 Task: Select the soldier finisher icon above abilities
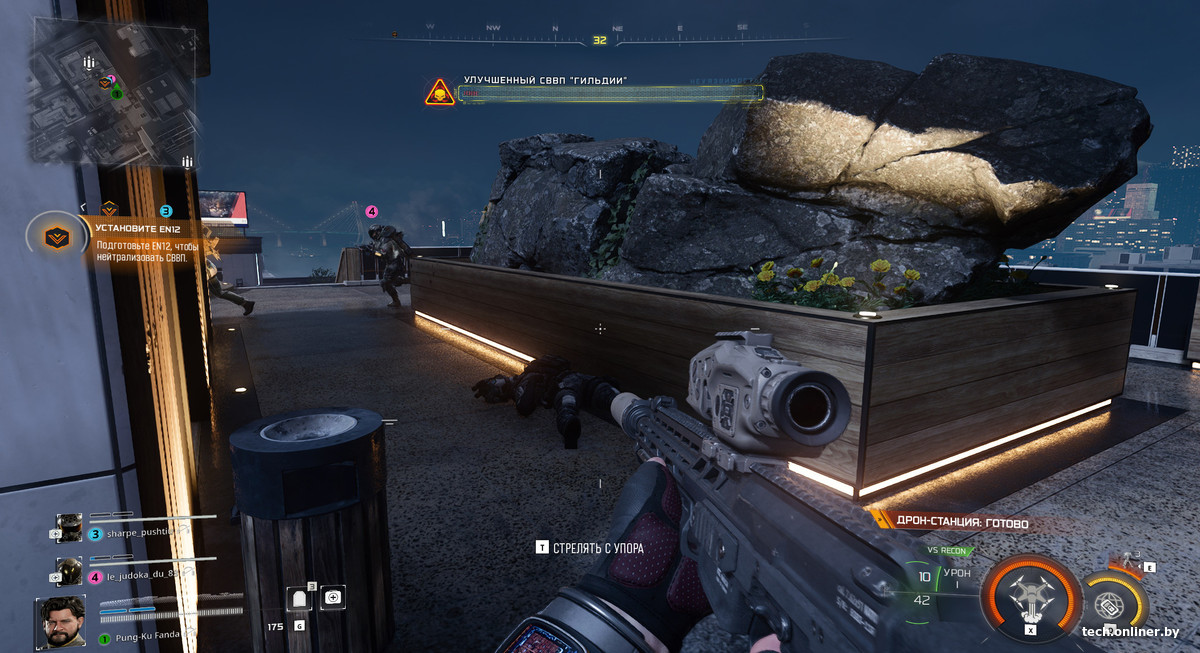[x=1131, y=562]
